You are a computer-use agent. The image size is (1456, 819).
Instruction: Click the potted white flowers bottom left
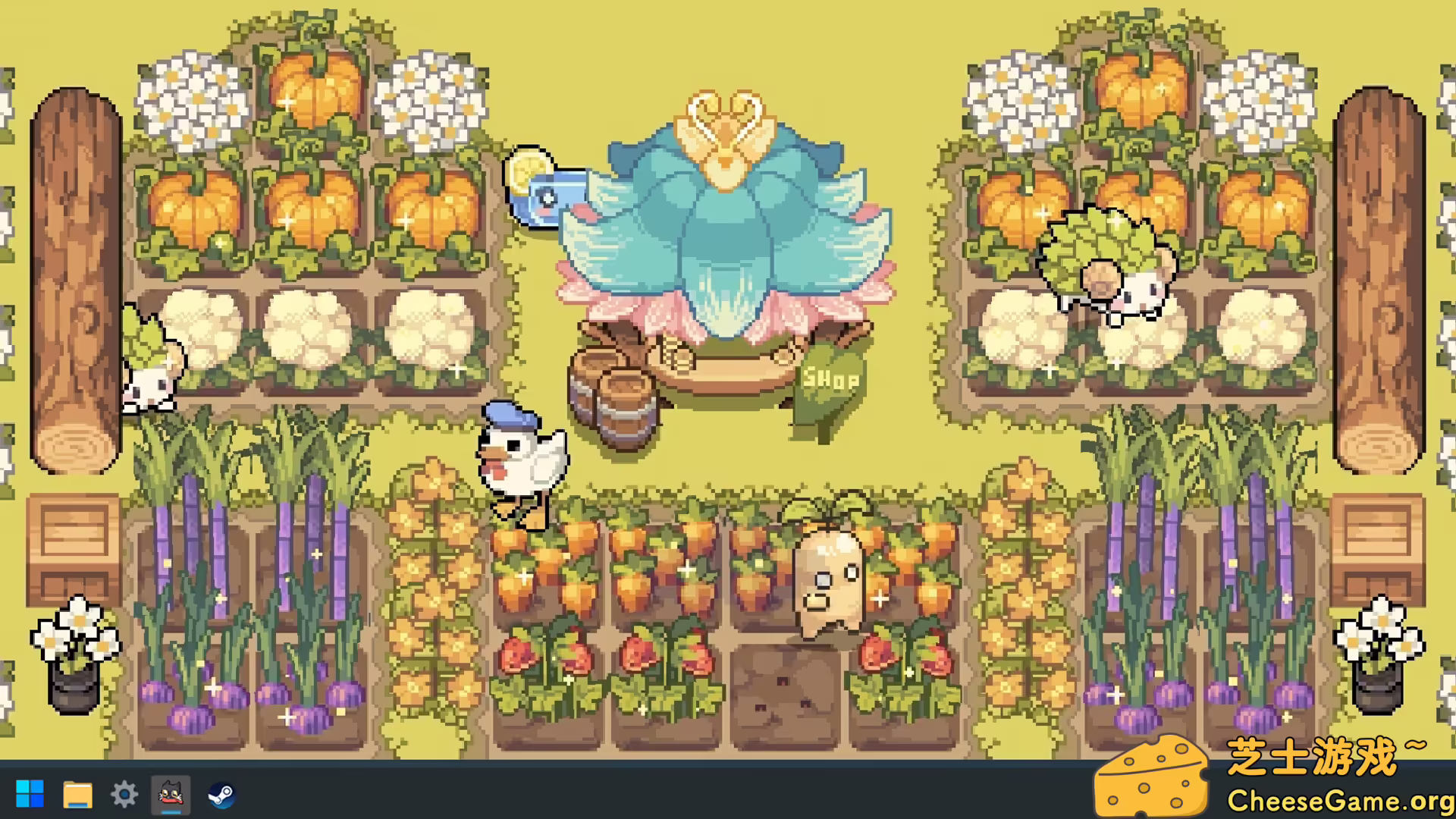pyautogui.click(x=72, y=645)
